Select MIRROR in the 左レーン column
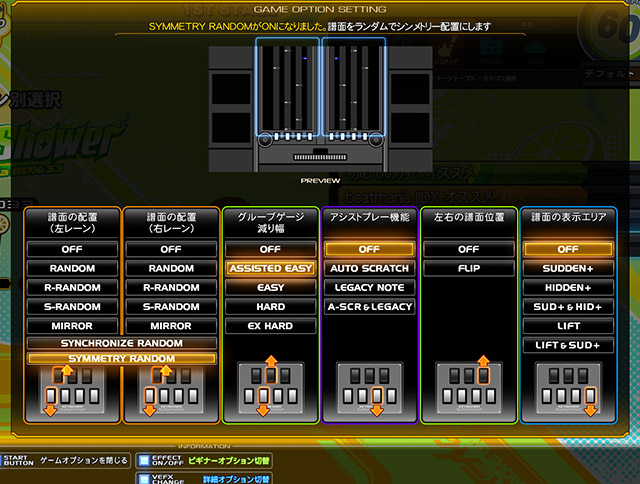The image size is (640, 484). [72, 326]
